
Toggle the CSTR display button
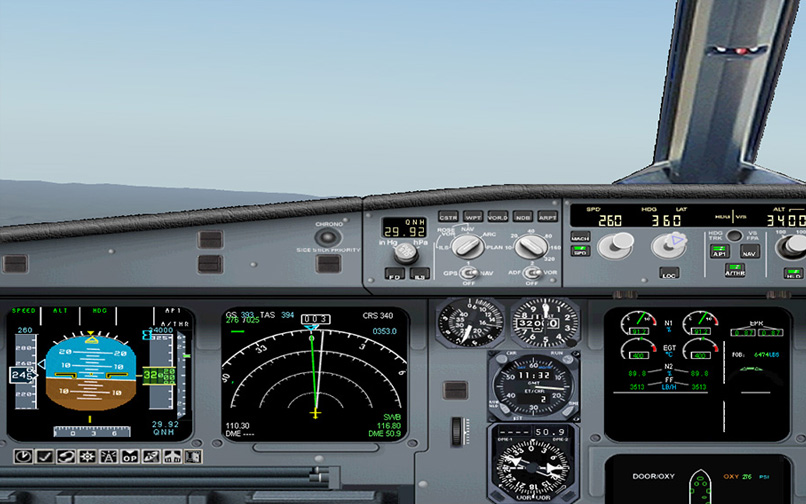[x=448, y=216]
